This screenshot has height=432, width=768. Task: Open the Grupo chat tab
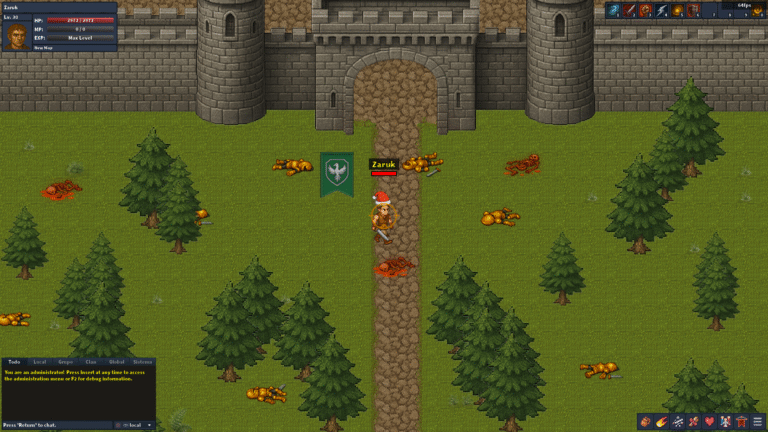[x=65, y=361]
